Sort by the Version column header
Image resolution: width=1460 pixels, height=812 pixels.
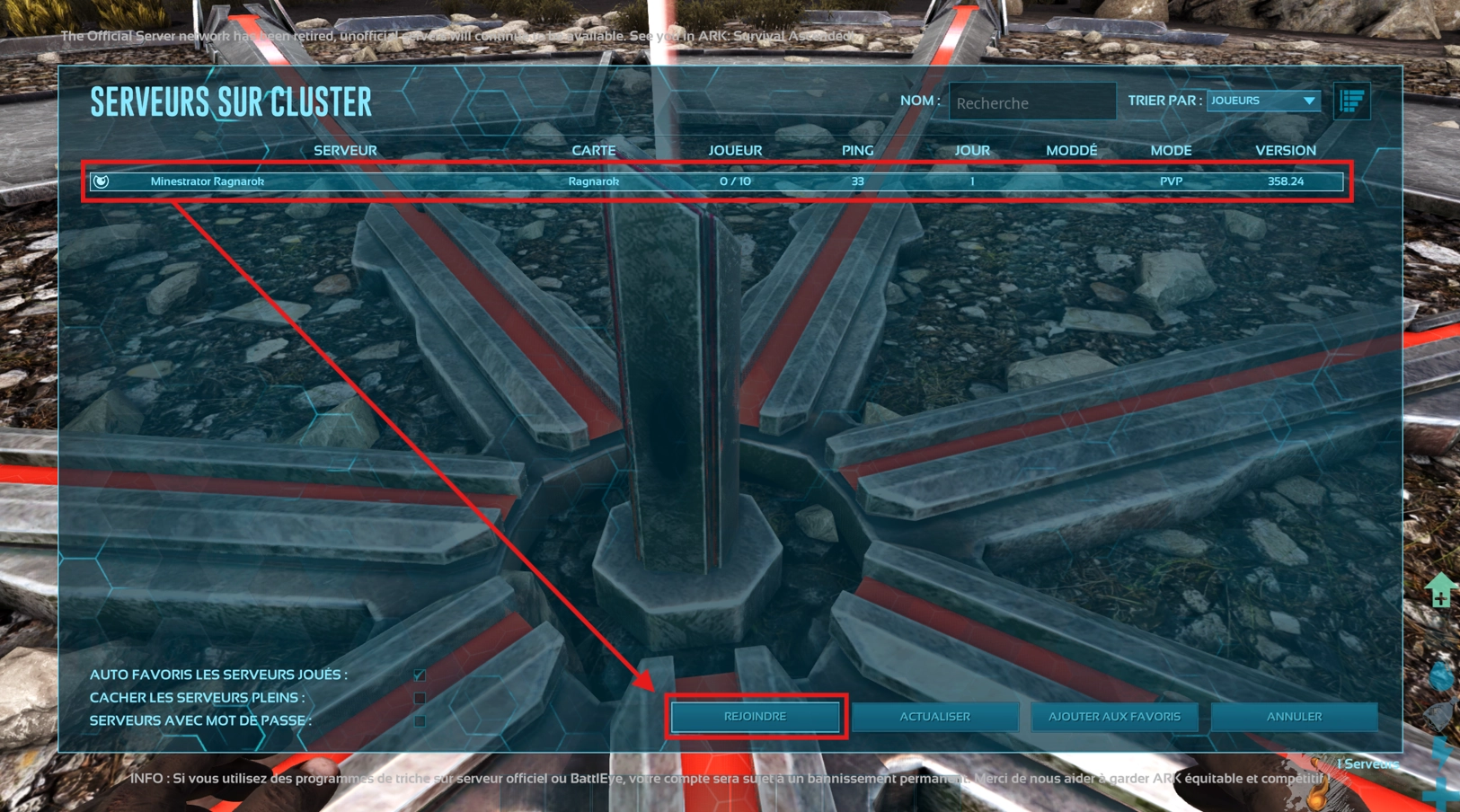(x=1285, y=151)
